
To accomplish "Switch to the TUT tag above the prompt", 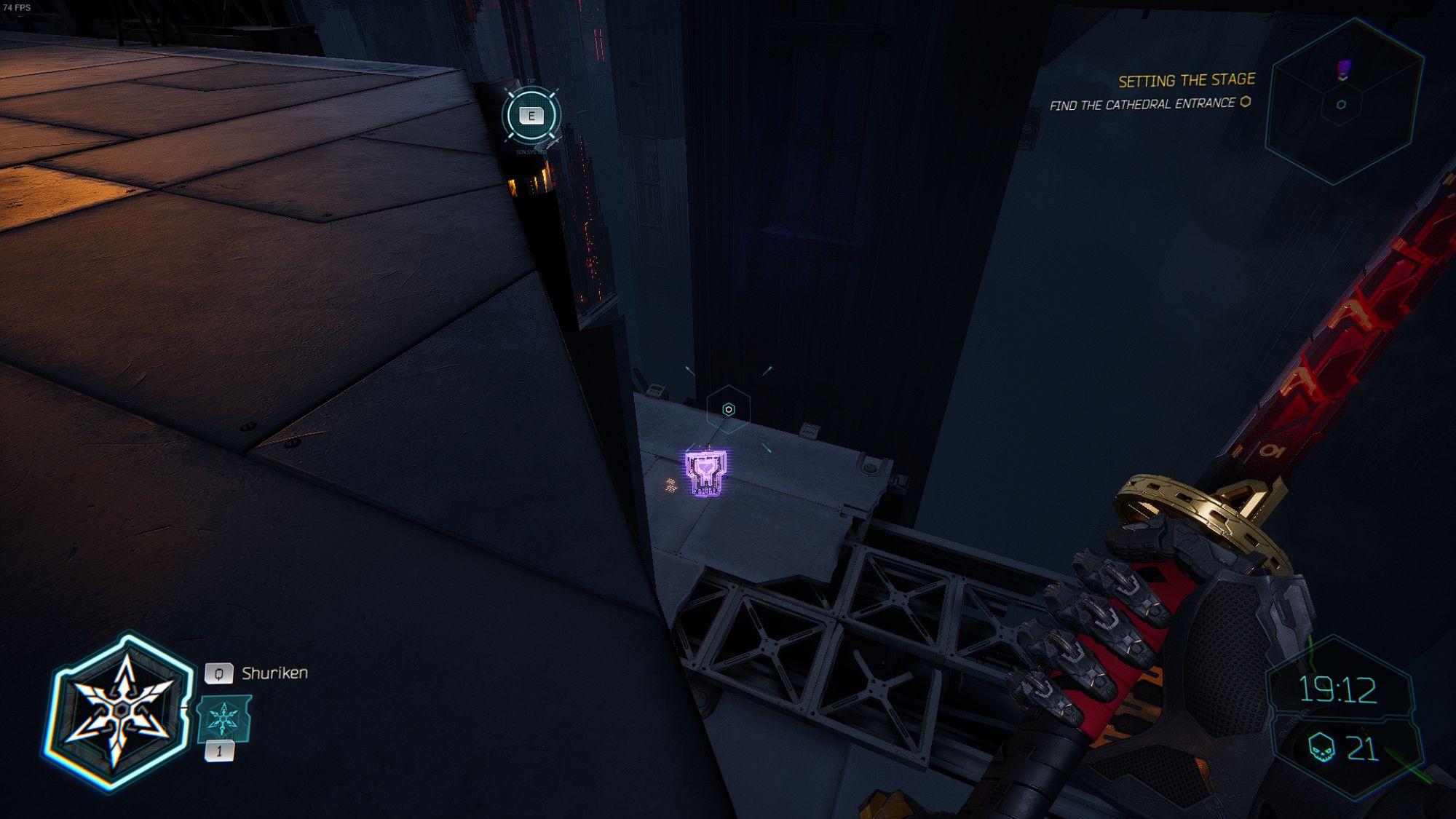I will tap(531, 80).
